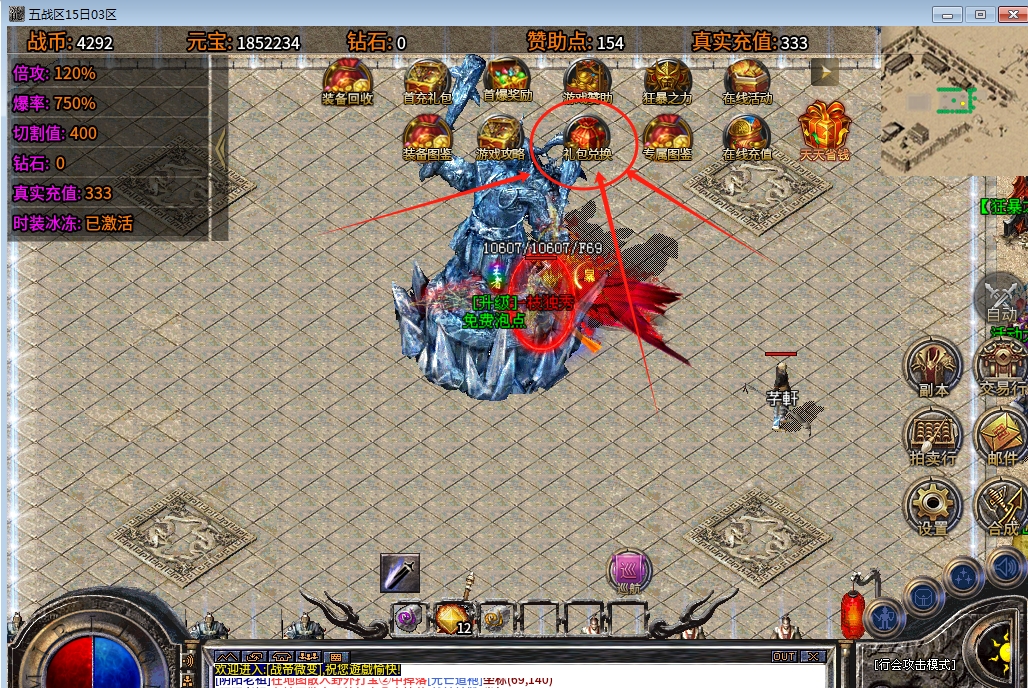Activate the purple 巡航 cruise button
The height and width of the screenshot is (688, 1028).
(630, 571)
